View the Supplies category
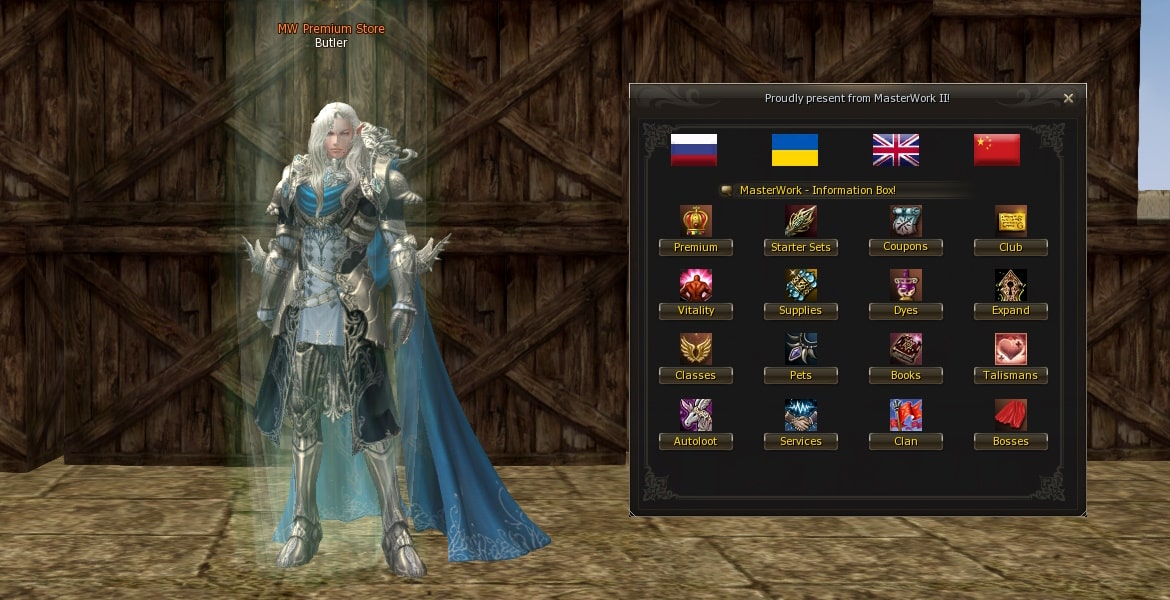The width and height of the screenshot is (1170, 600). tap(801, 311)
